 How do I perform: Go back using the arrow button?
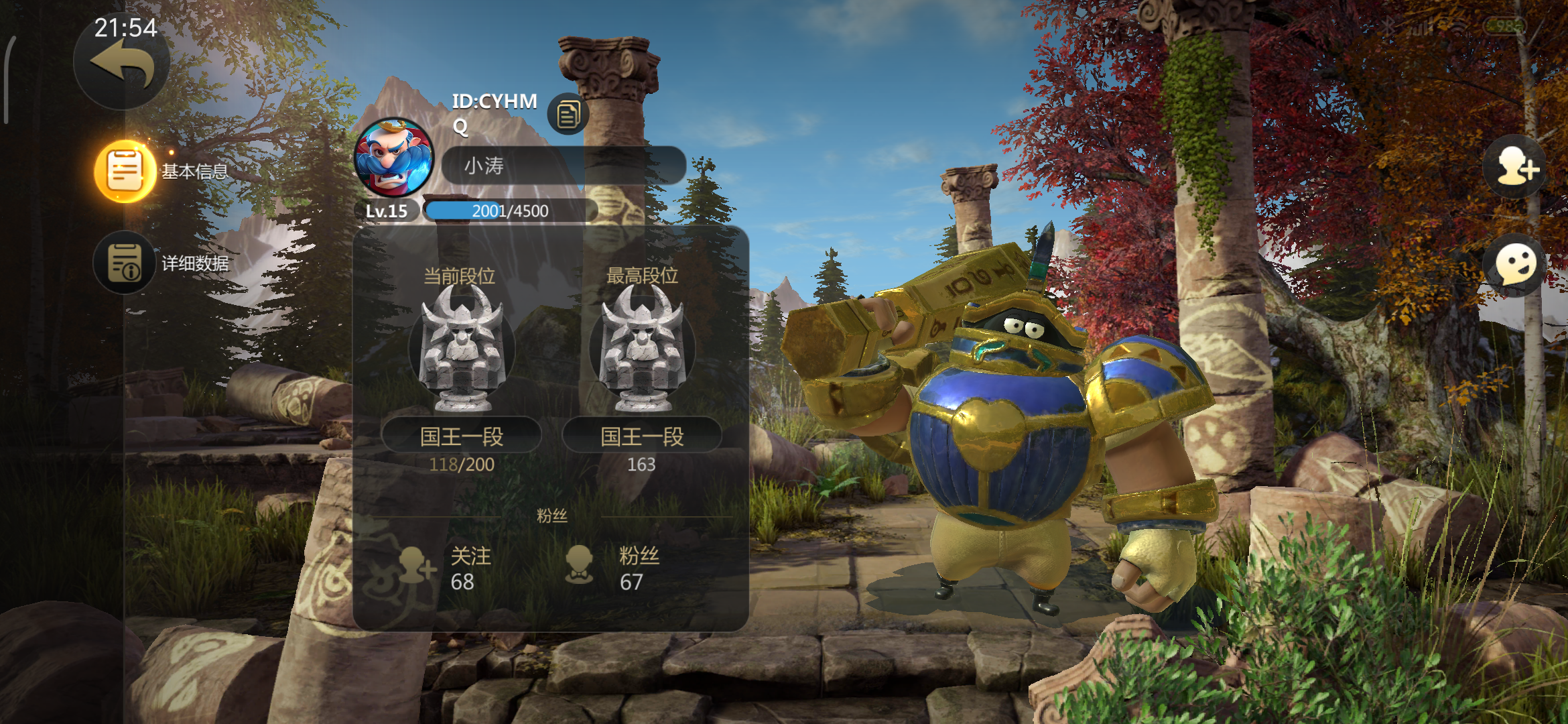pyautogui.click(x=121, y=64)
